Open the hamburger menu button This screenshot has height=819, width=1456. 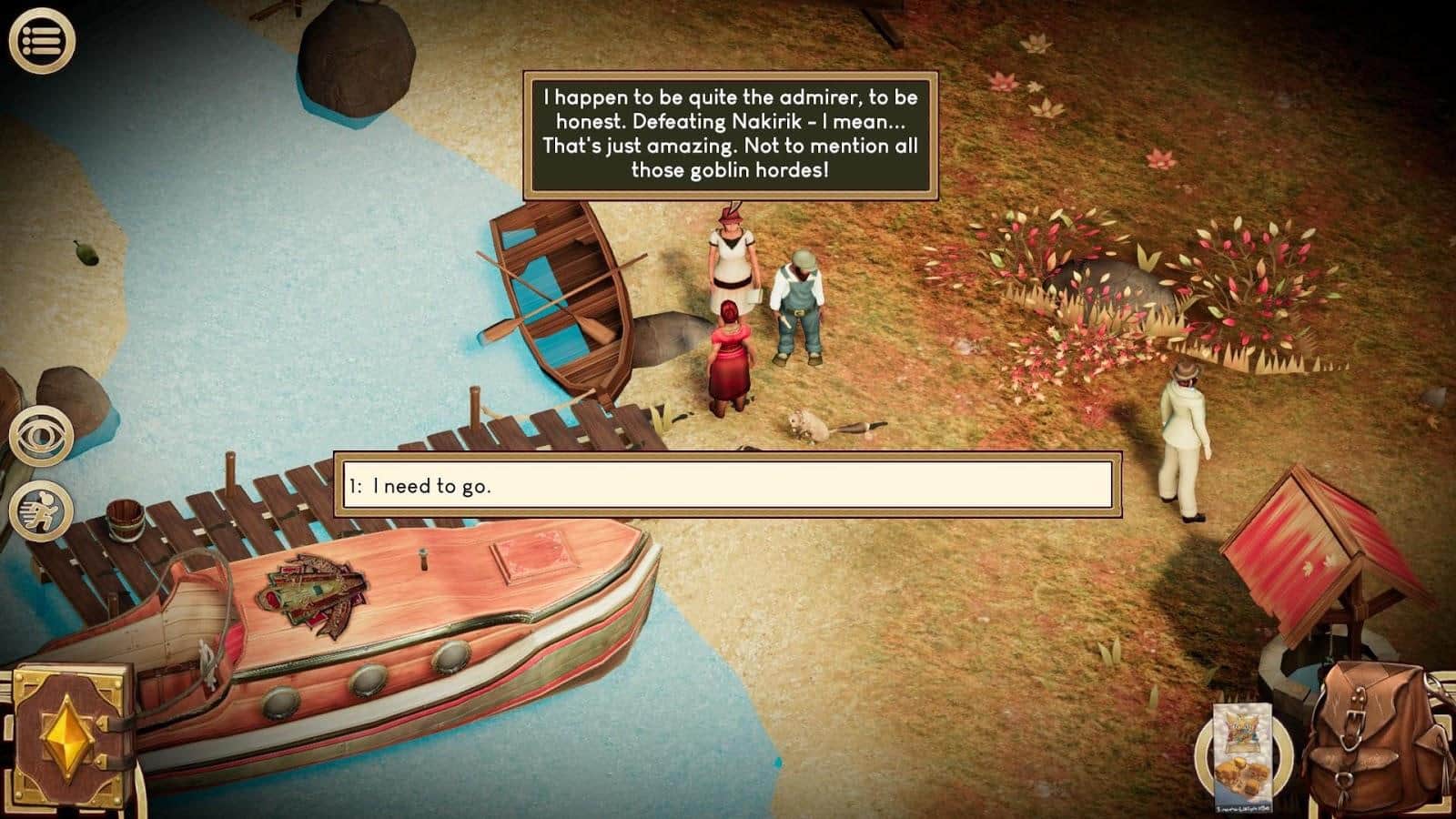click(x=41, y=40)
